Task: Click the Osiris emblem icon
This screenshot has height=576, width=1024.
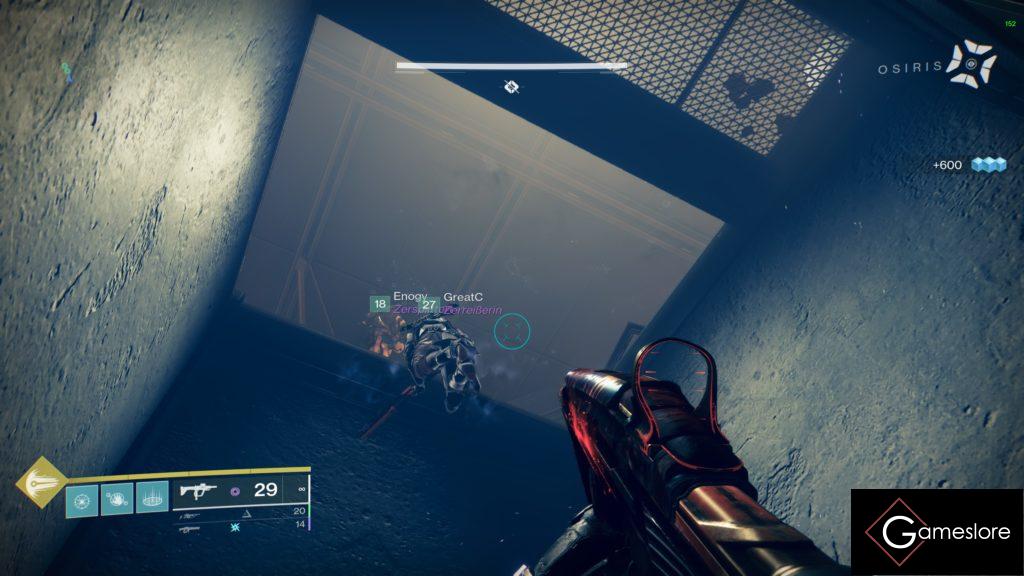Action: 970,63
